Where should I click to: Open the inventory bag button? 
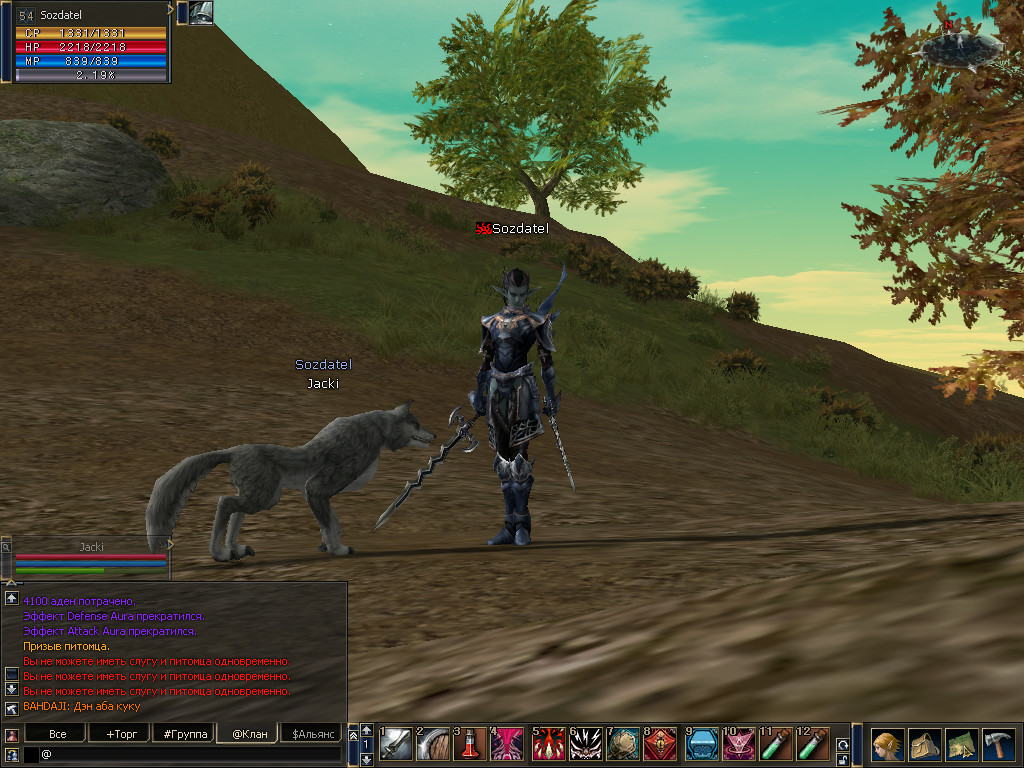coord(925,745)
